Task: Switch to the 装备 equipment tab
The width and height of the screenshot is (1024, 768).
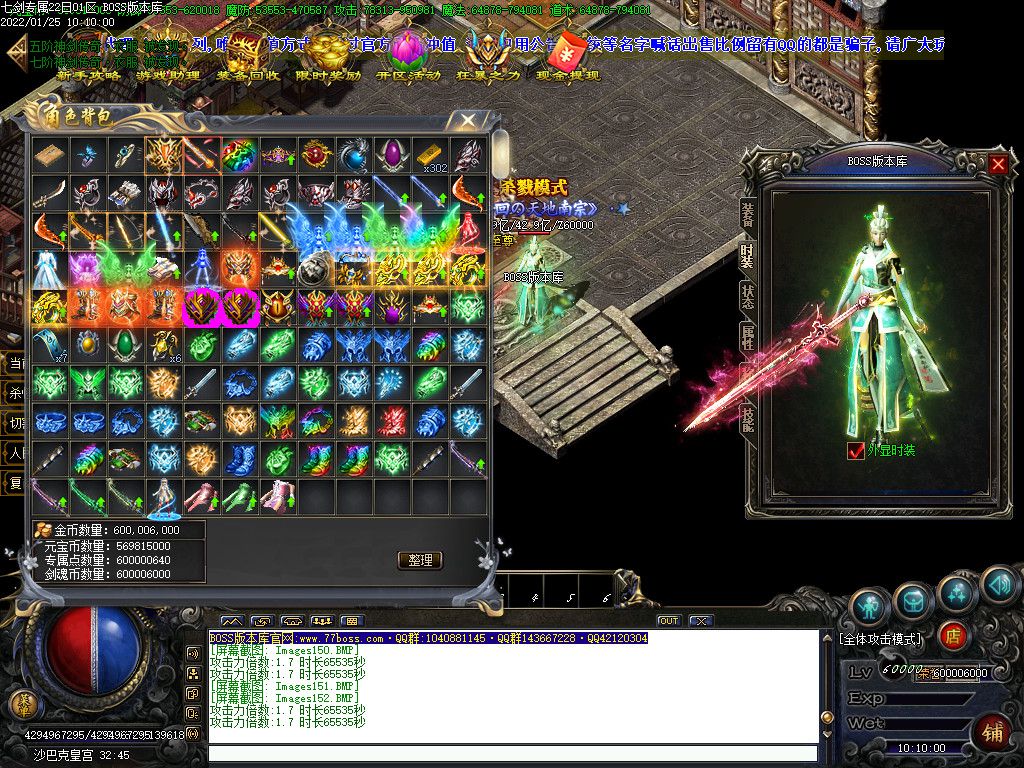Action: (747, 213)
